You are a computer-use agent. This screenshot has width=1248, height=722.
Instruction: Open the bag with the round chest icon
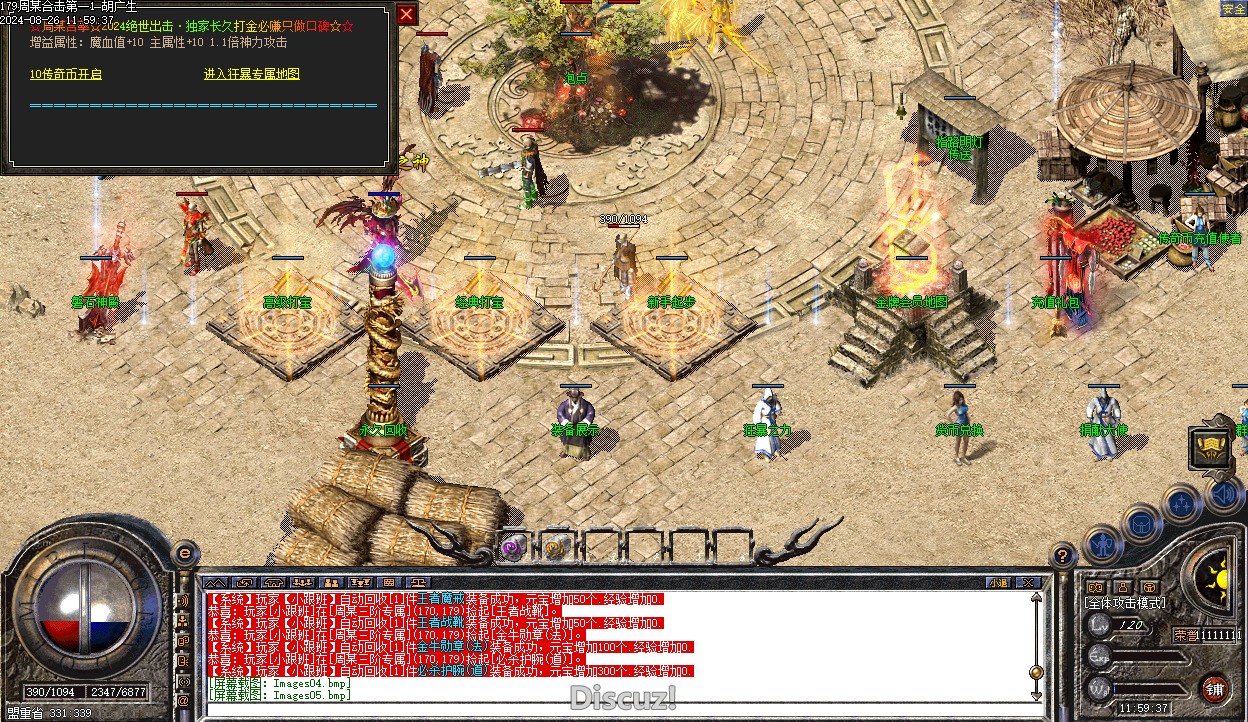pyautogui.click(x=1141, y=523)
